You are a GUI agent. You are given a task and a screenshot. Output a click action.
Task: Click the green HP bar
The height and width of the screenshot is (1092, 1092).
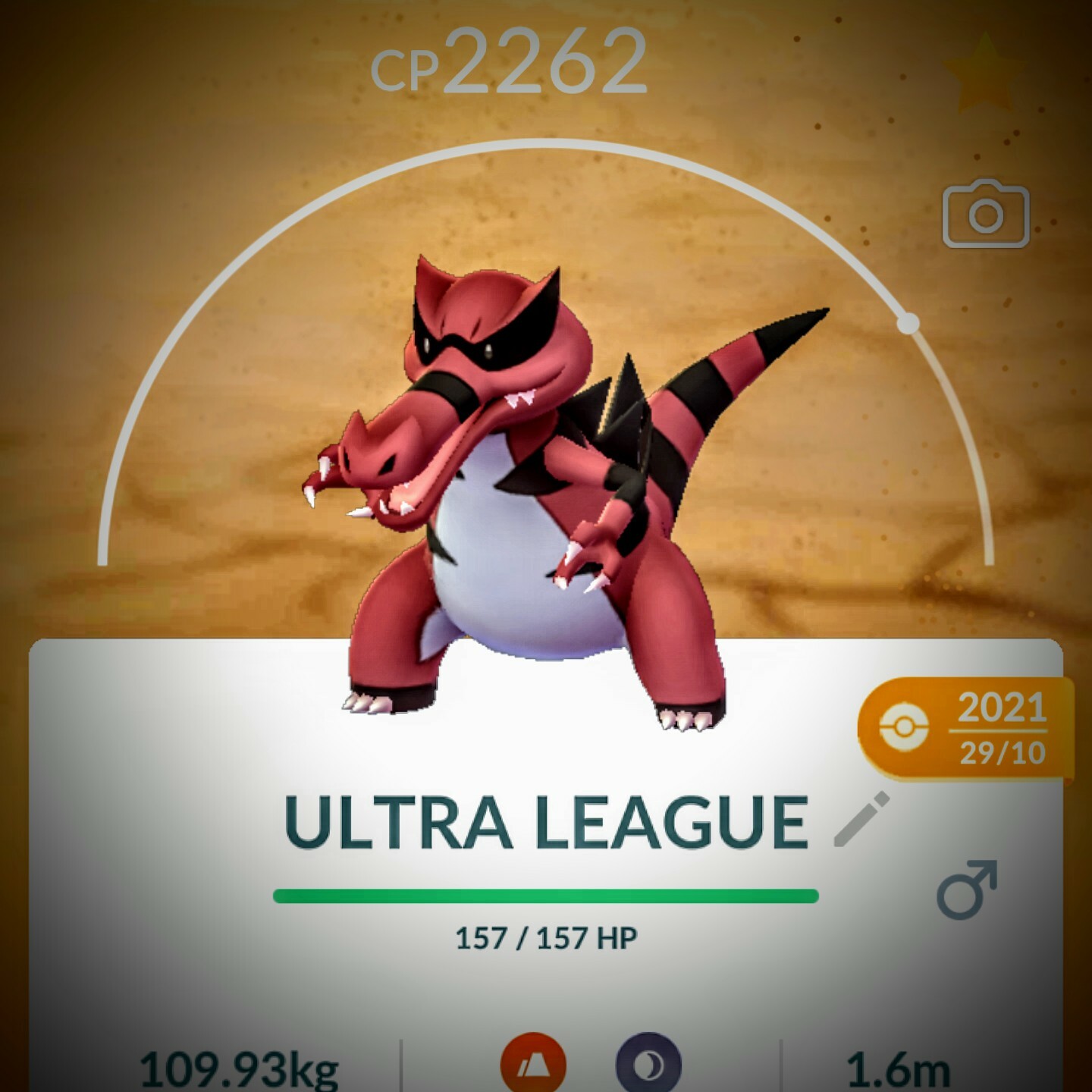(x=546, y=895)
